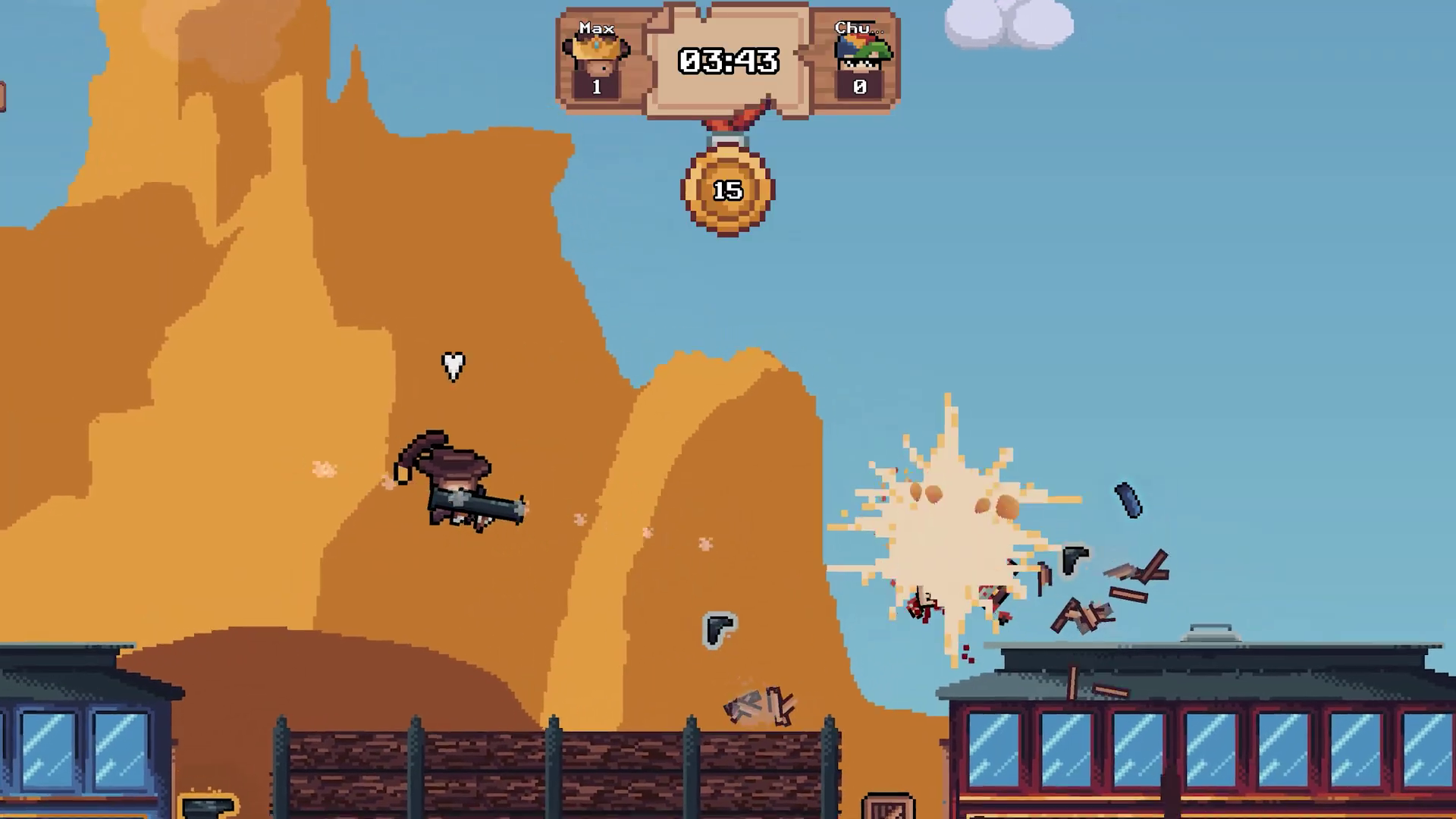
Task: Click the gold medal objective badge
Action: click(x=728, y=190)
